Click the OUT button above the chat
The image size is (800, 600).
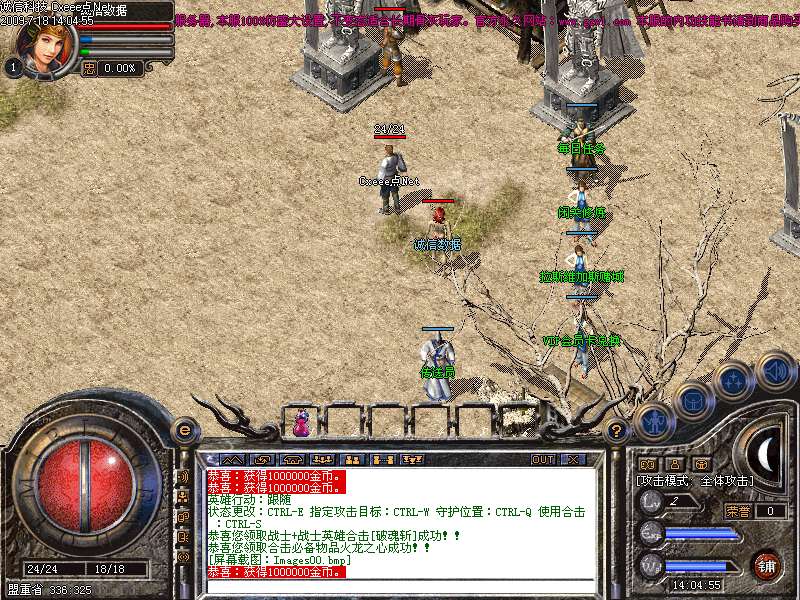543,460
